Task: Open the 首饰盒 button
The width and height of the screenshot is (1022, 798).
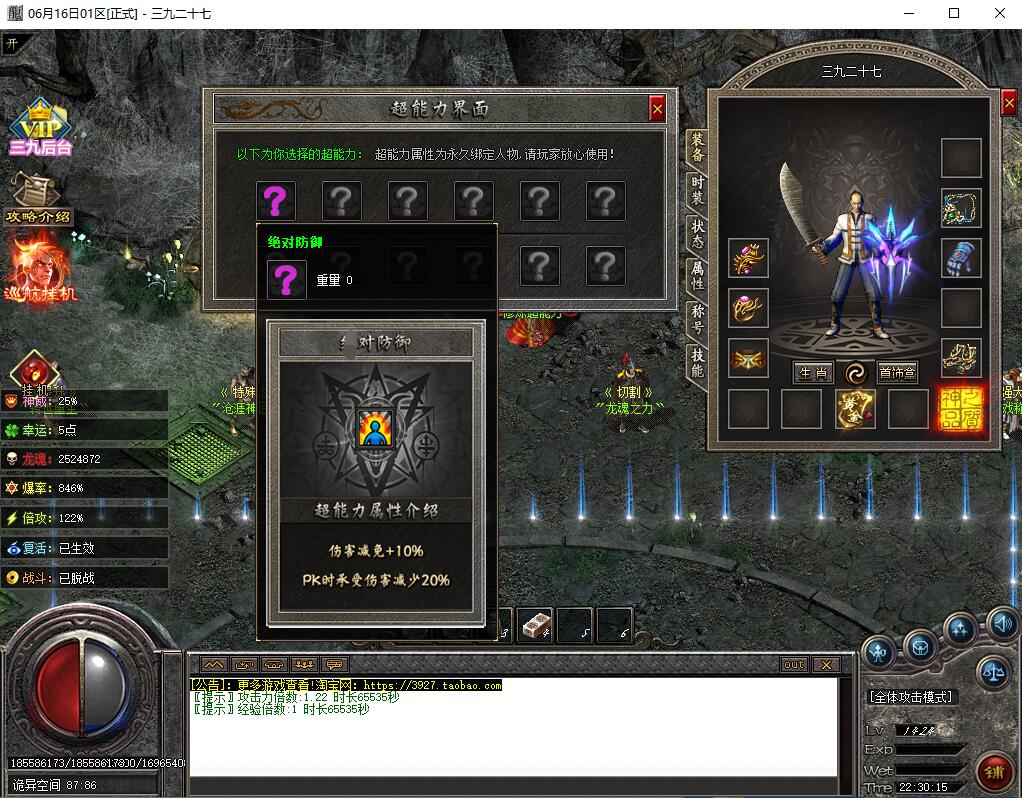Action: [x=897, y=373]
